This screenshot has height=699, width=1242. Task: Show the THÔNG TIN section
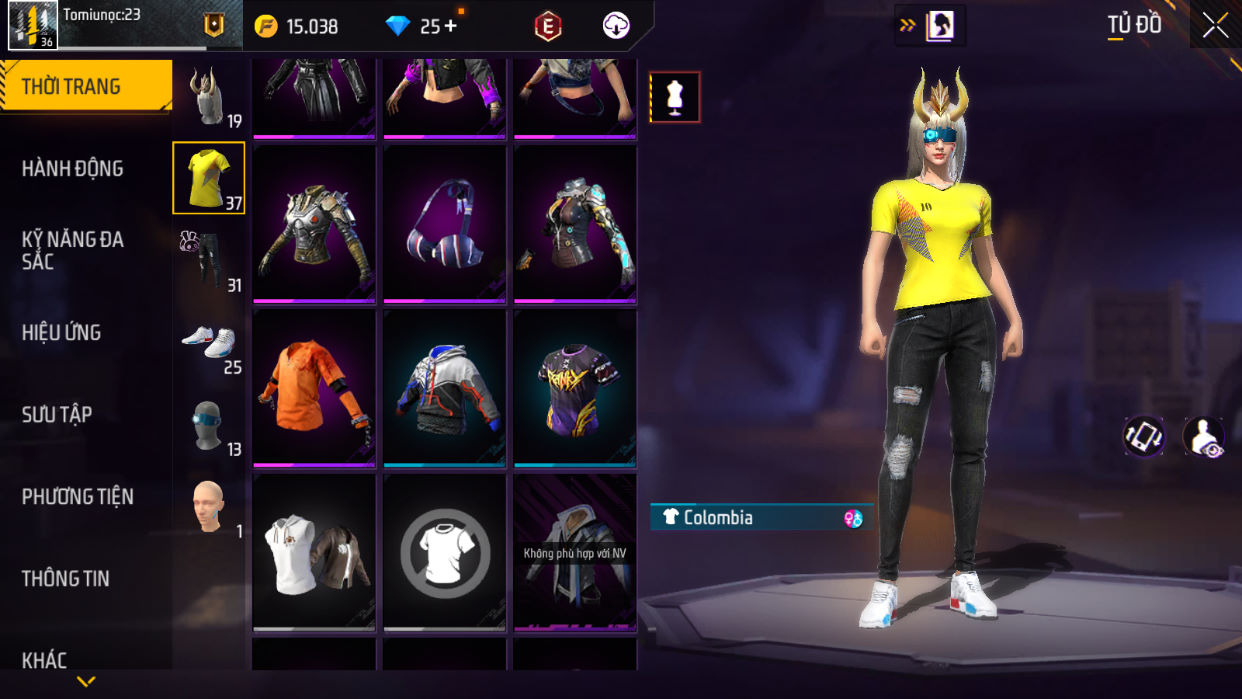pyautogui.click(x=66, y=578)
